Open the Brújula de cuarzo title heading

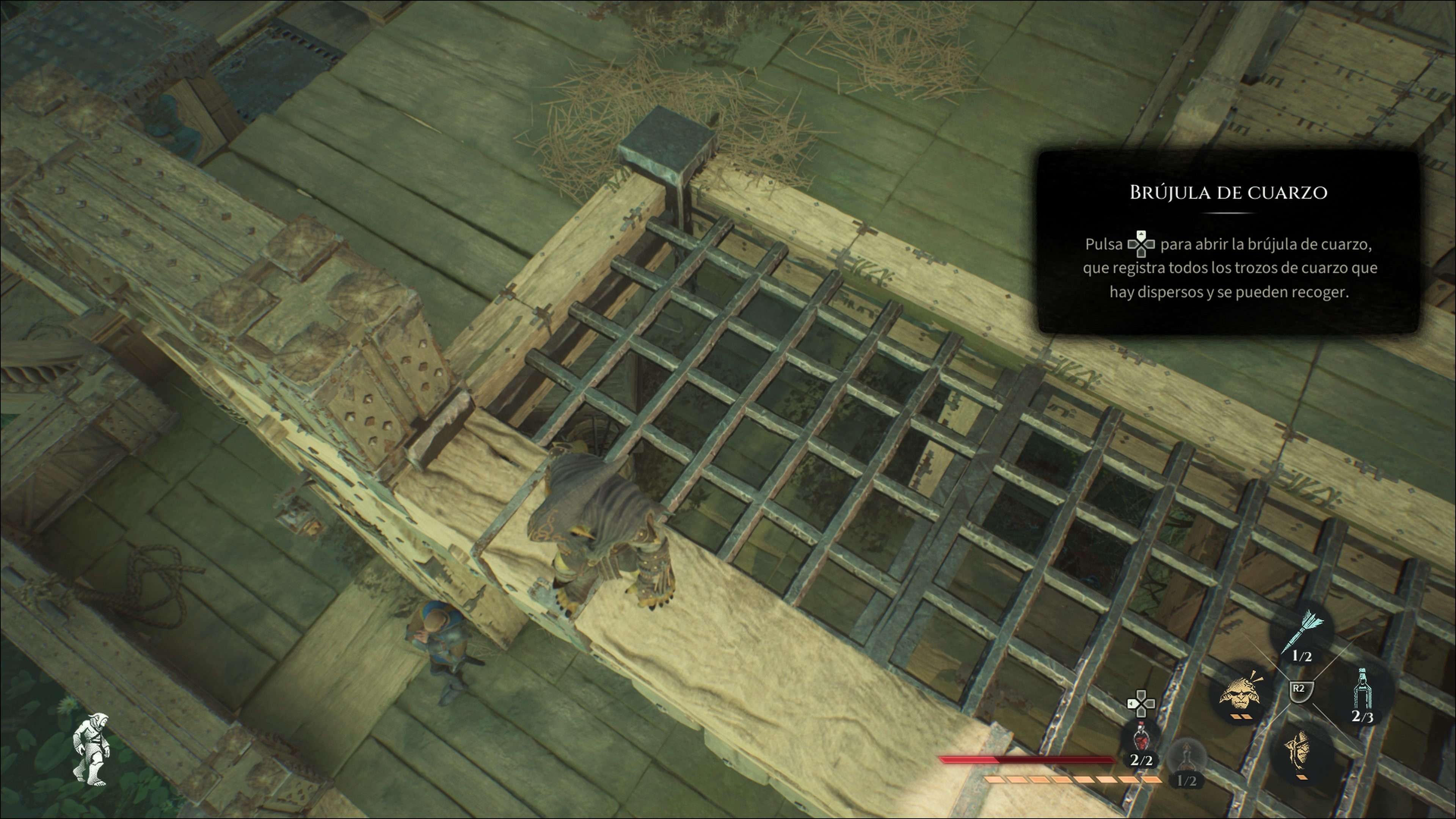point(1230,193)
